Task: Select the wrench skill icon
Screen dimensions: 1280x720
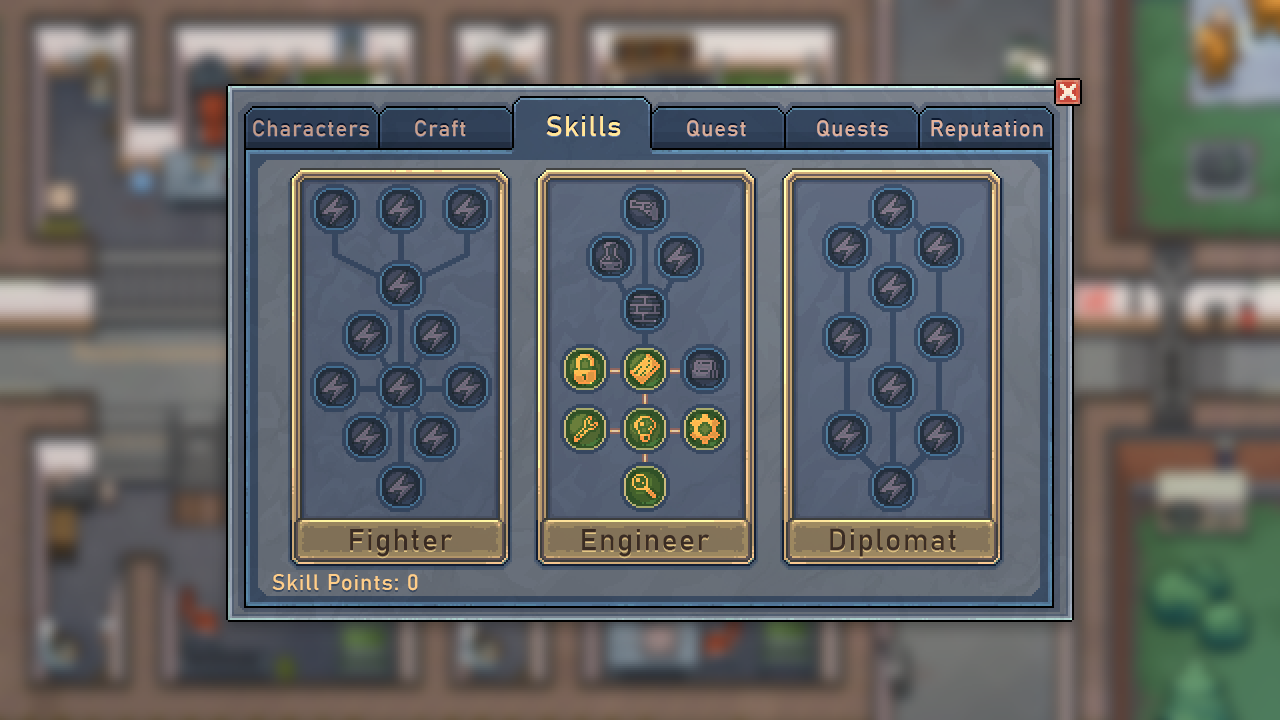Action: (x=586, y=428)
